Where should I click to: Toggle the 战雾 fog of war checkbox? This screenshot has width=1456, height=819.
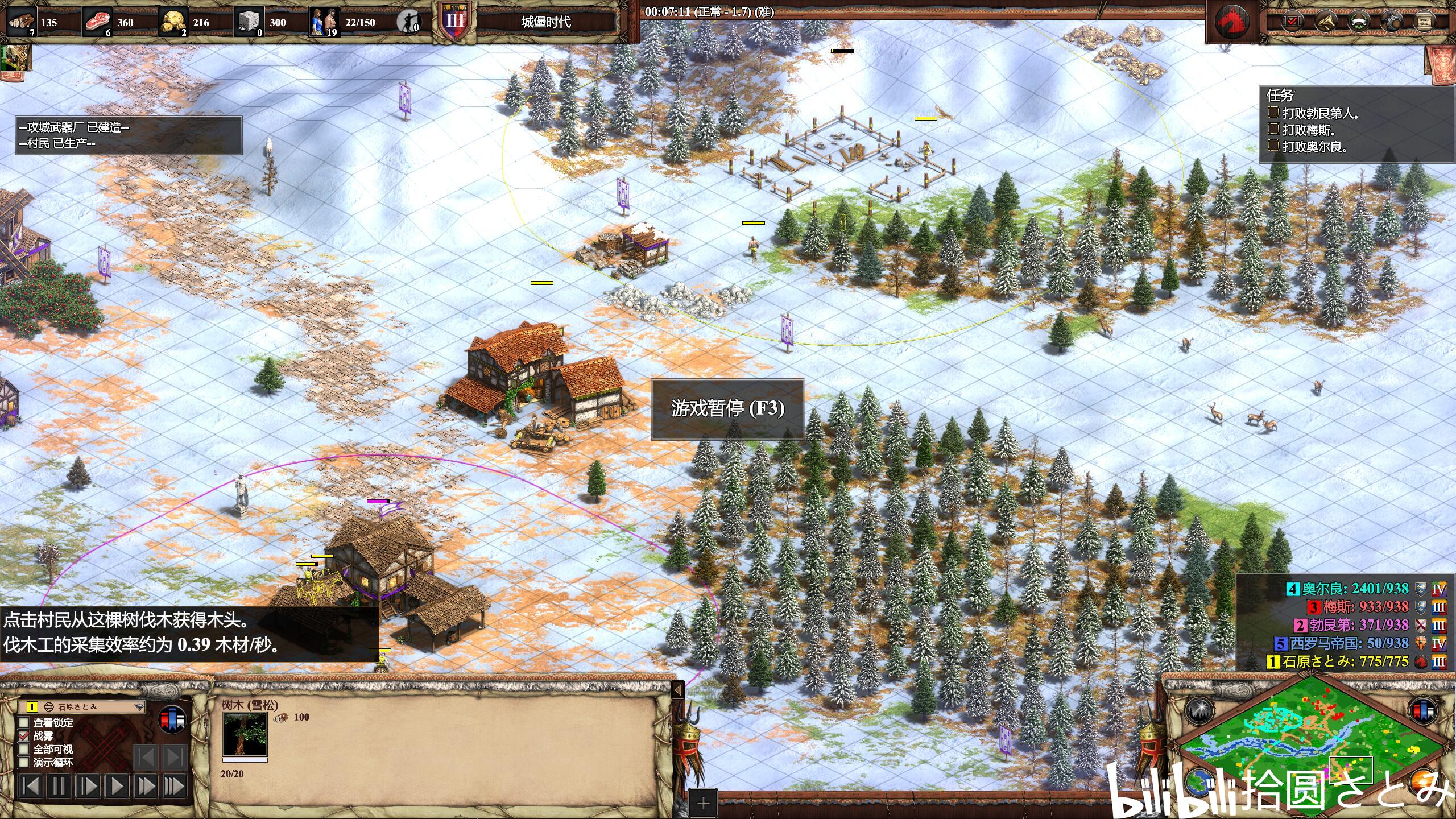[x=24, y=736]
